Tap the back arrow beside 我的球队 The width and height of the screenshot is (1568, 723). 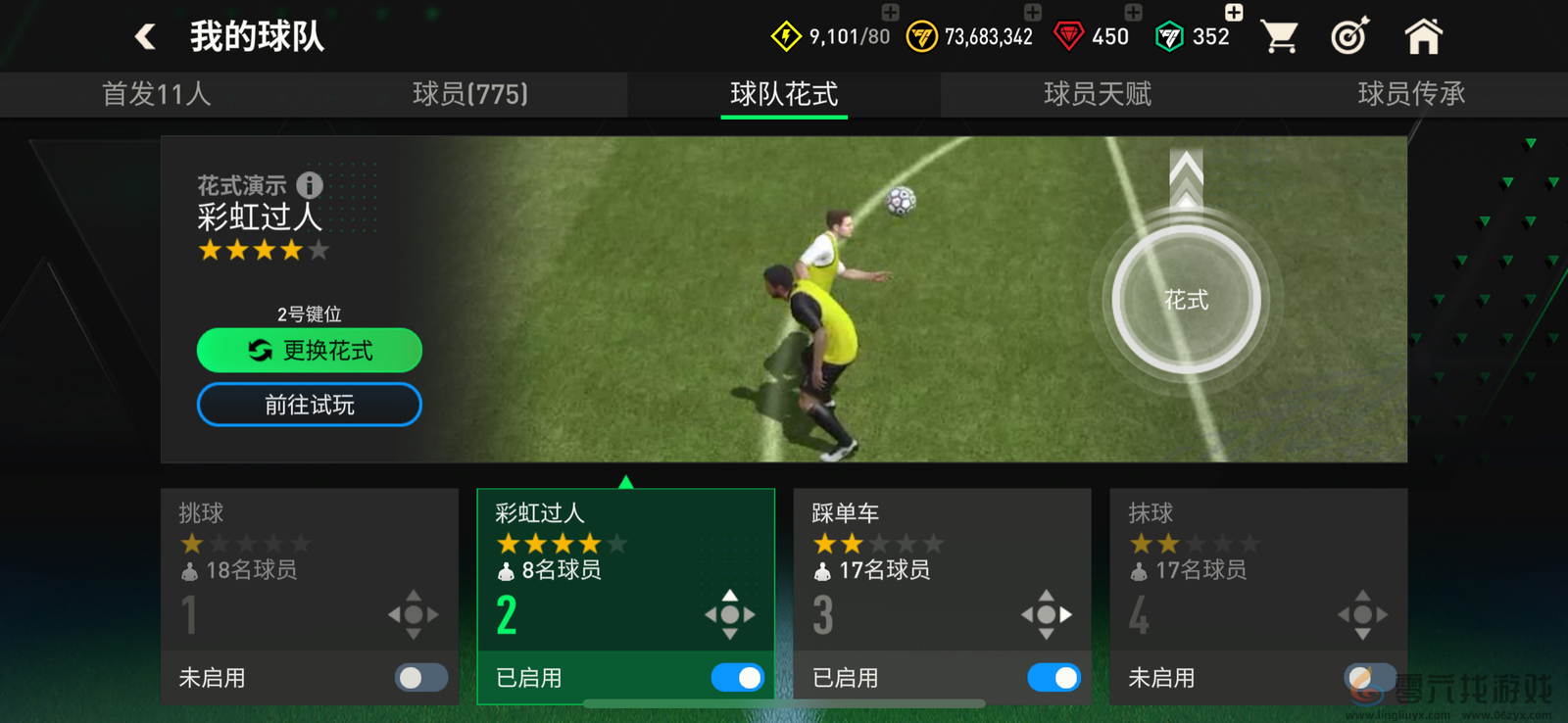(x=145, y=35)
